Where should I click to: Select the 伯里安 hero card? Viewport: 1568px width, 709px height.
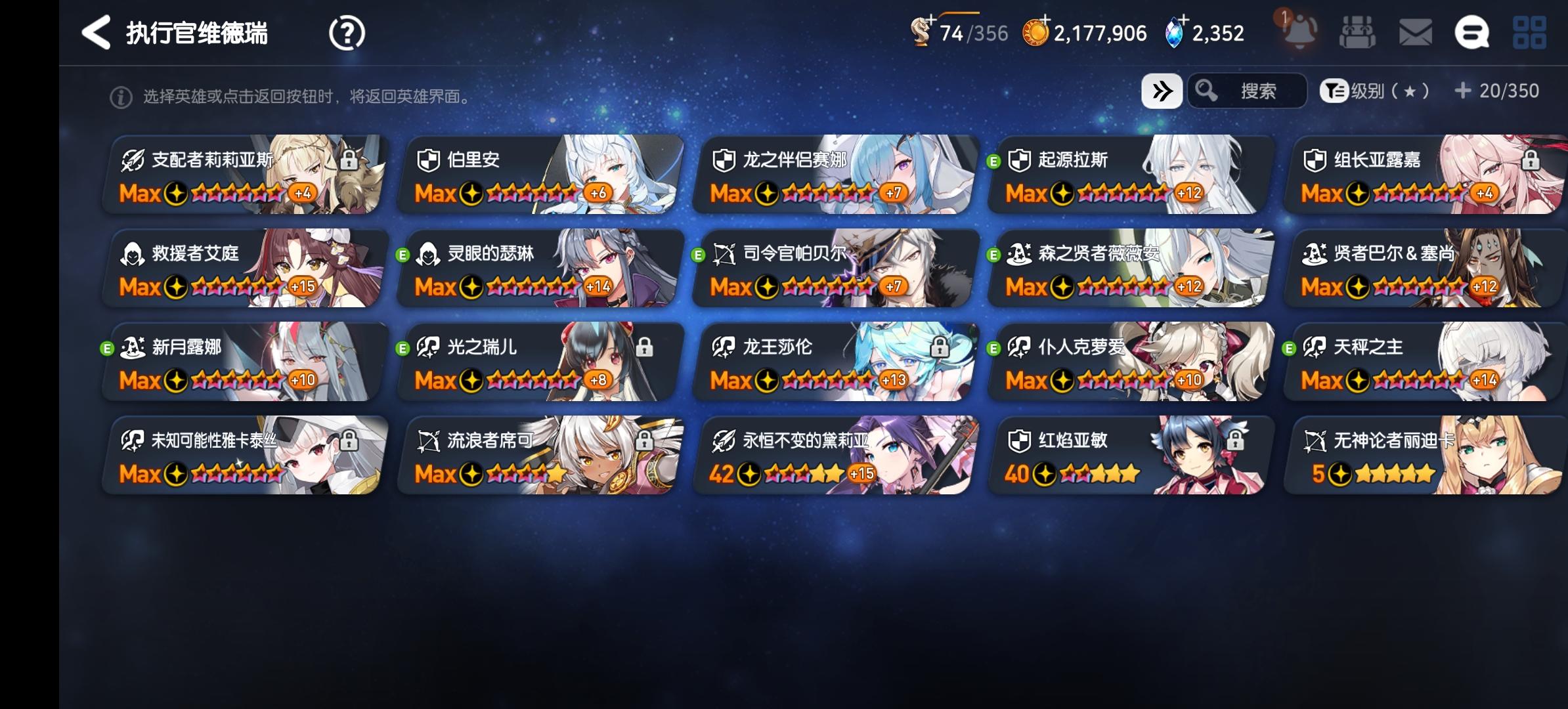click(x=538, y=174)
